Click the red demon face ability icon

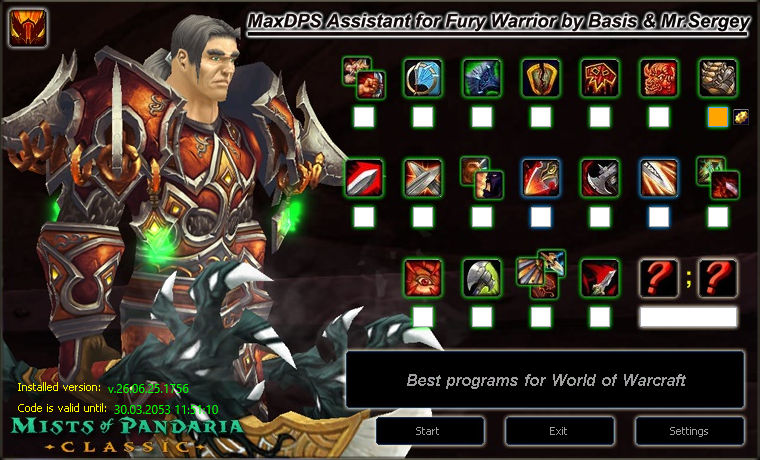(659, 78)
